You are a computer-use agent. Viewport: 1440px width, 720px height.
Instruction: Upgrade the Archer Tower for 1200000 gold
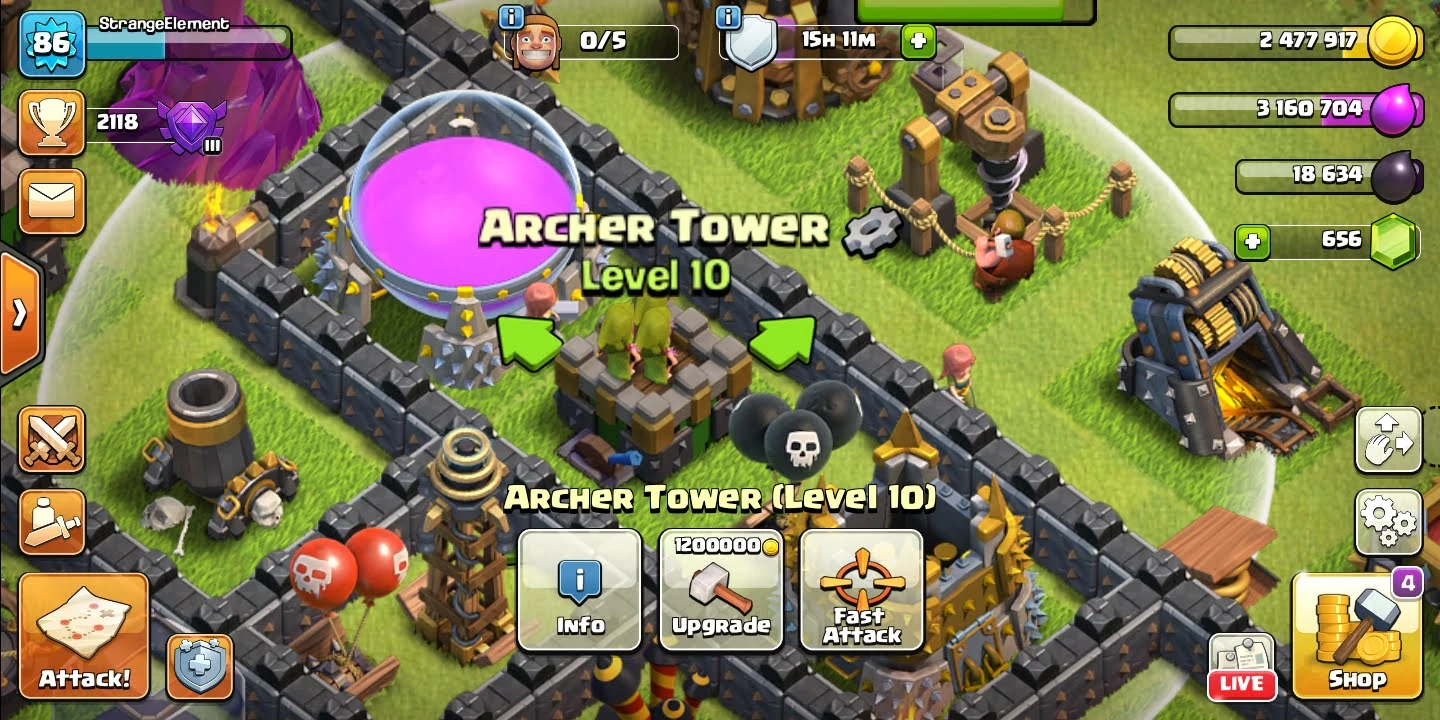coord(721,592)
